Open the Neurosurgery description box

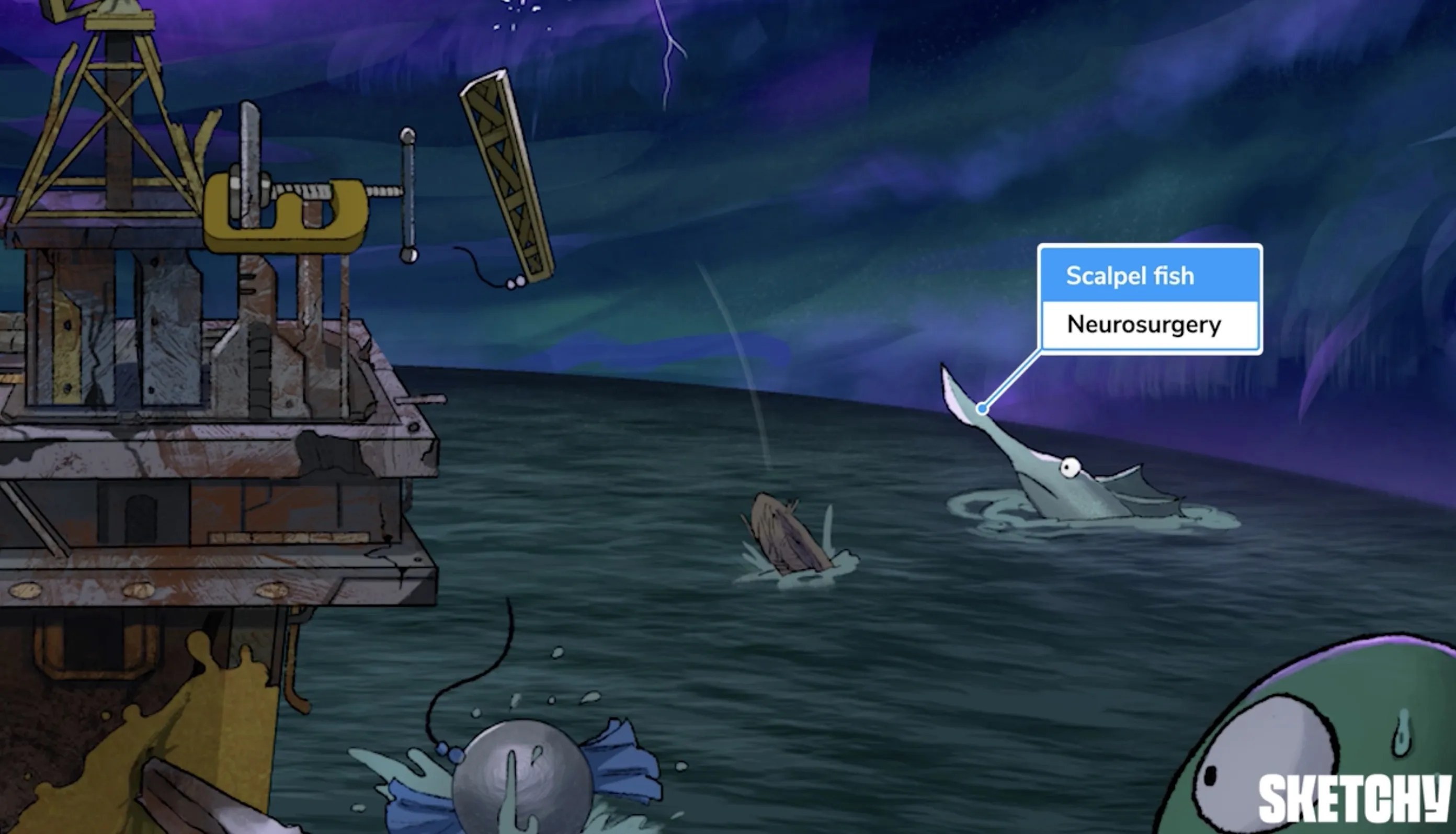(x=1149, y=324)
